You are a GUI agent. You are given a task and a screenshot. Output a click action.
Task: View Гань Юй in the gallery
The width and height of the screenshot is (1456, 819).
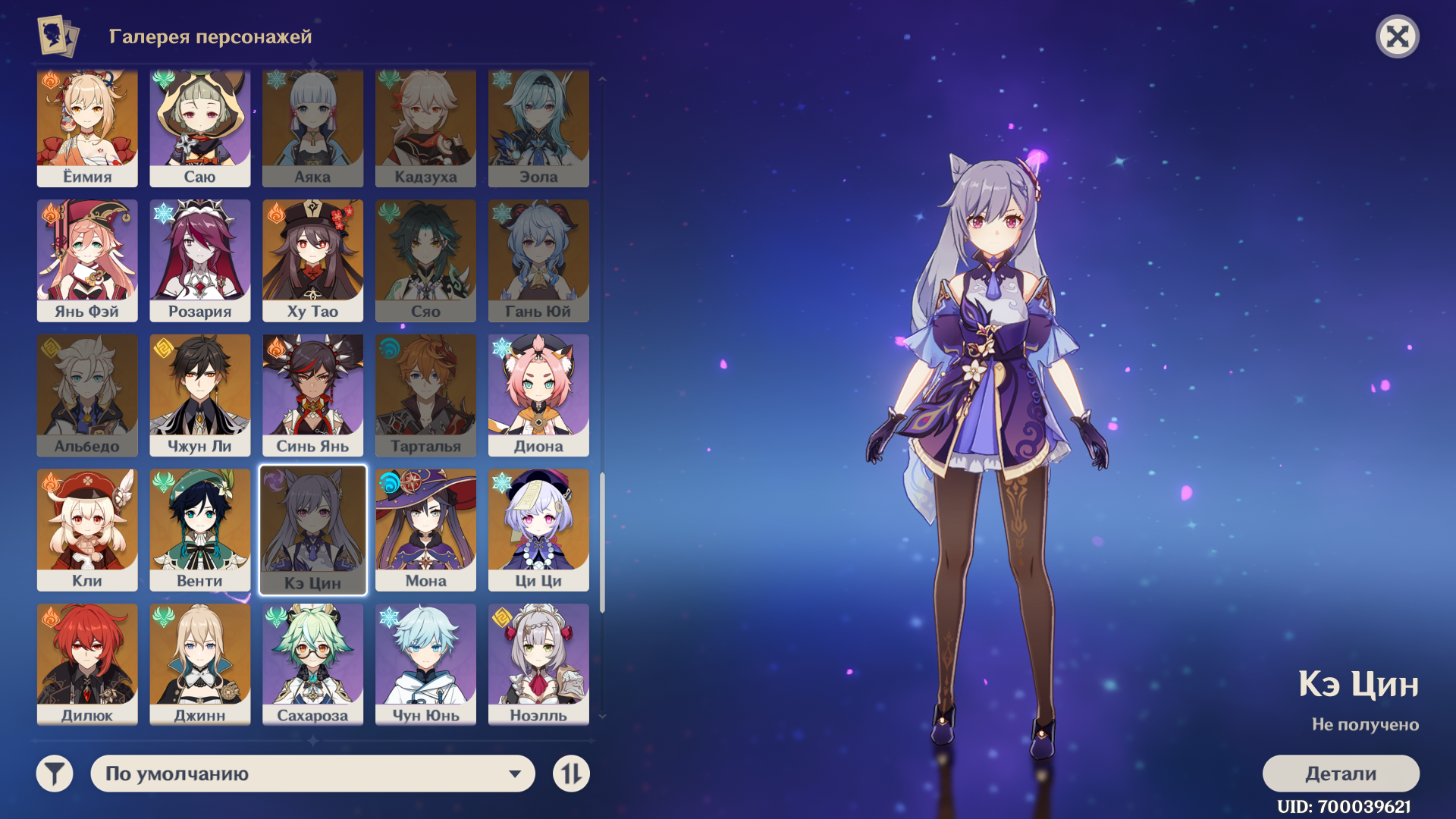coord(538,260)
